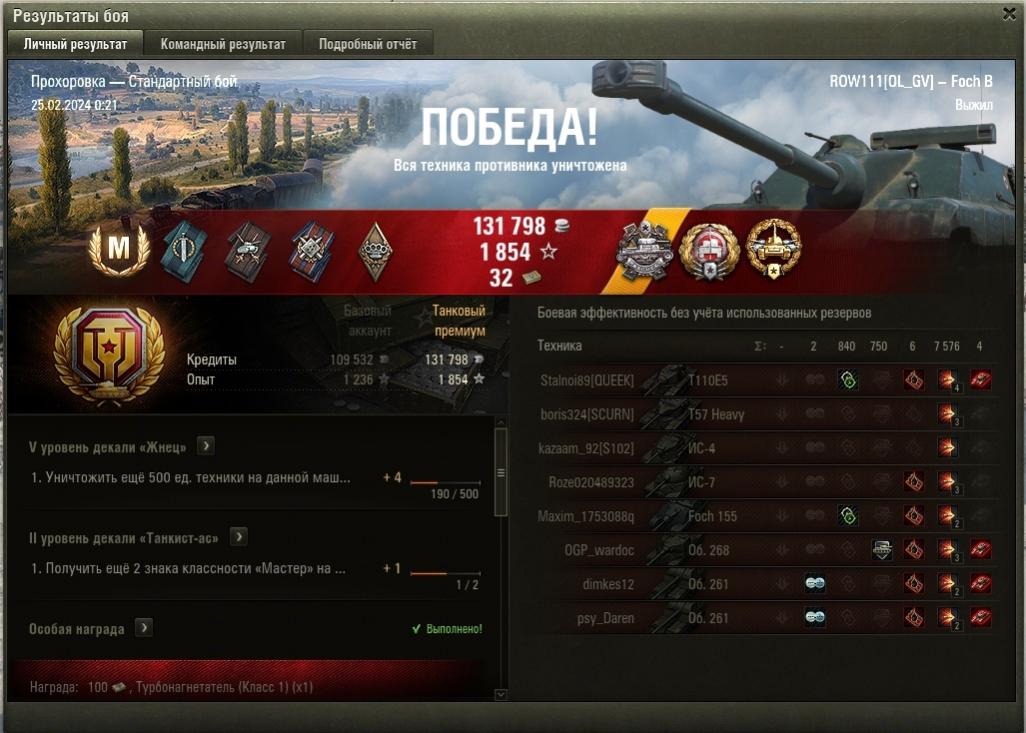This screenshot has height=733, width=1026.
Task: Open the «Командный результат» tab
Action: click(223, 44)
